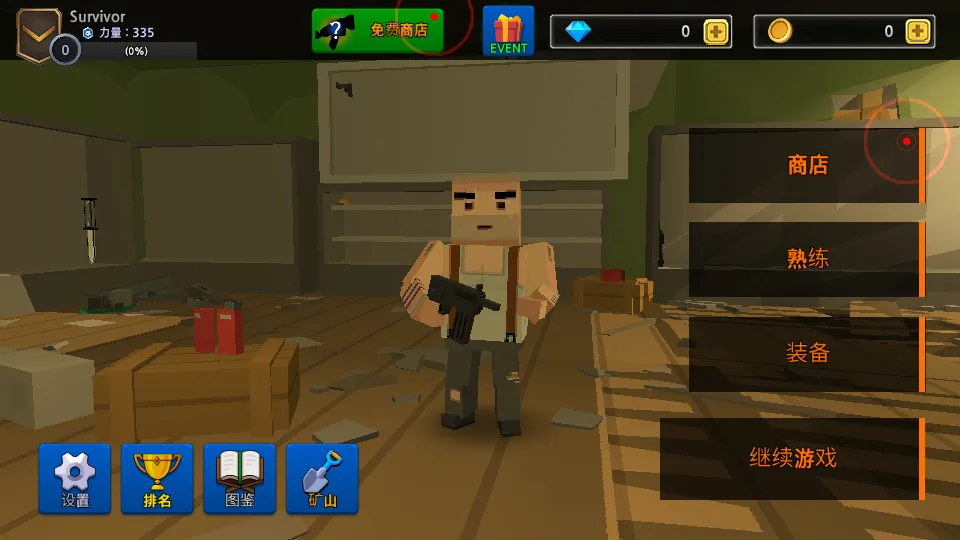This screenshot has width=960, height=540.
Task: Select the 熟练 proficiency menu entry
Action: (806, 259)
